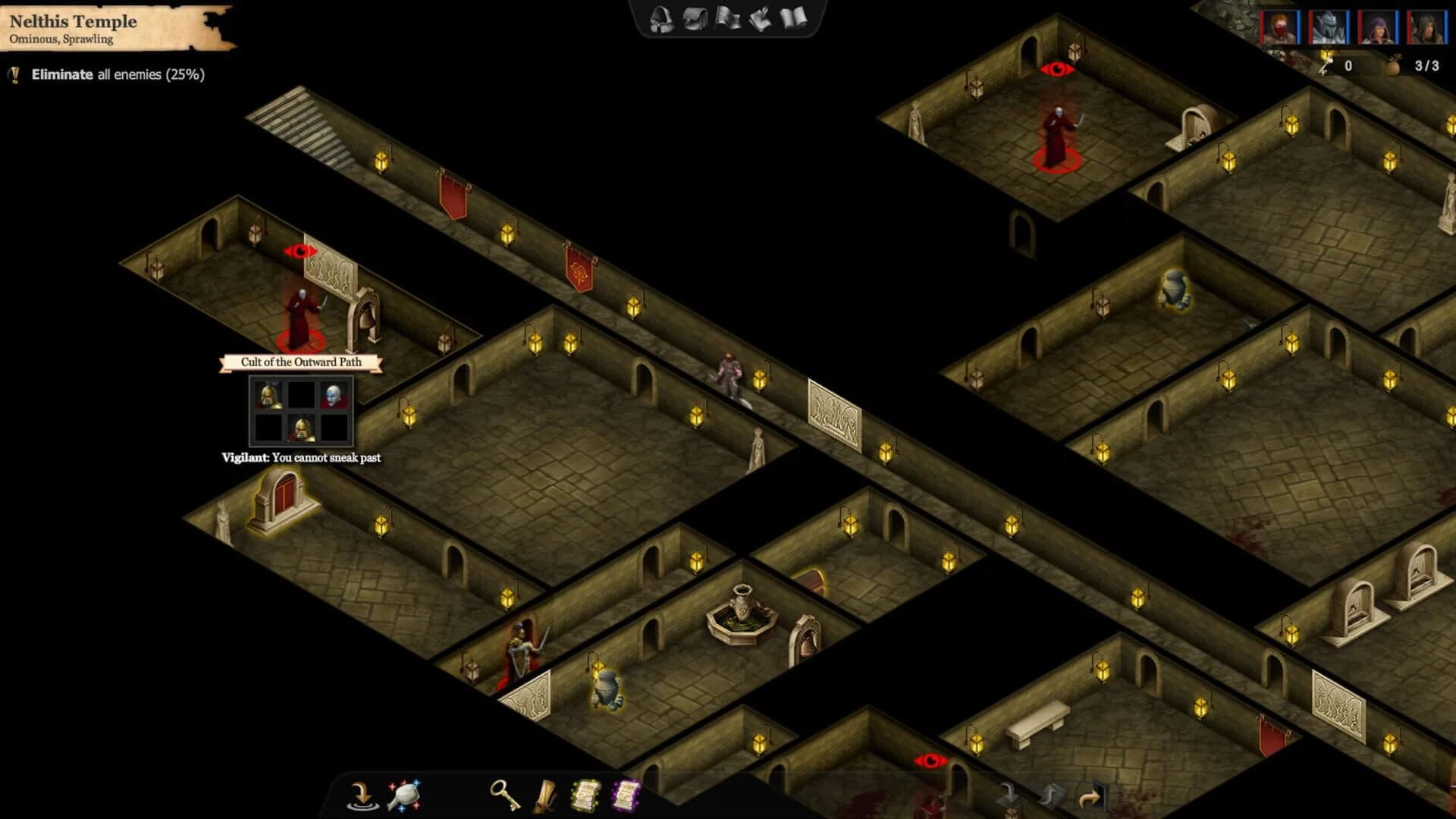
Task: Open the backpack inventory icon at top
Action: pyautogui.click(x=694, y=19)
